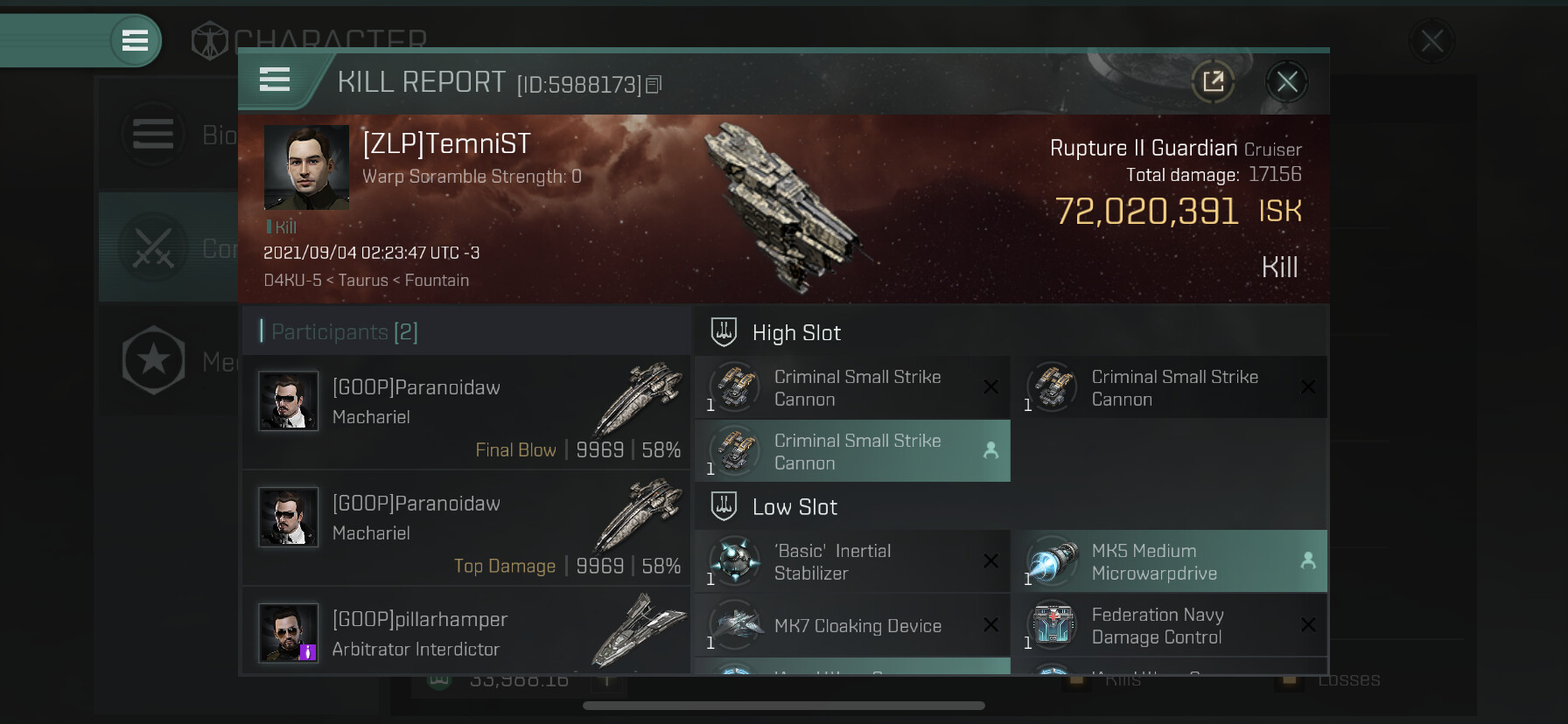View TemniST's character portrait
The image size is (1568, 724).
point(306,167)
